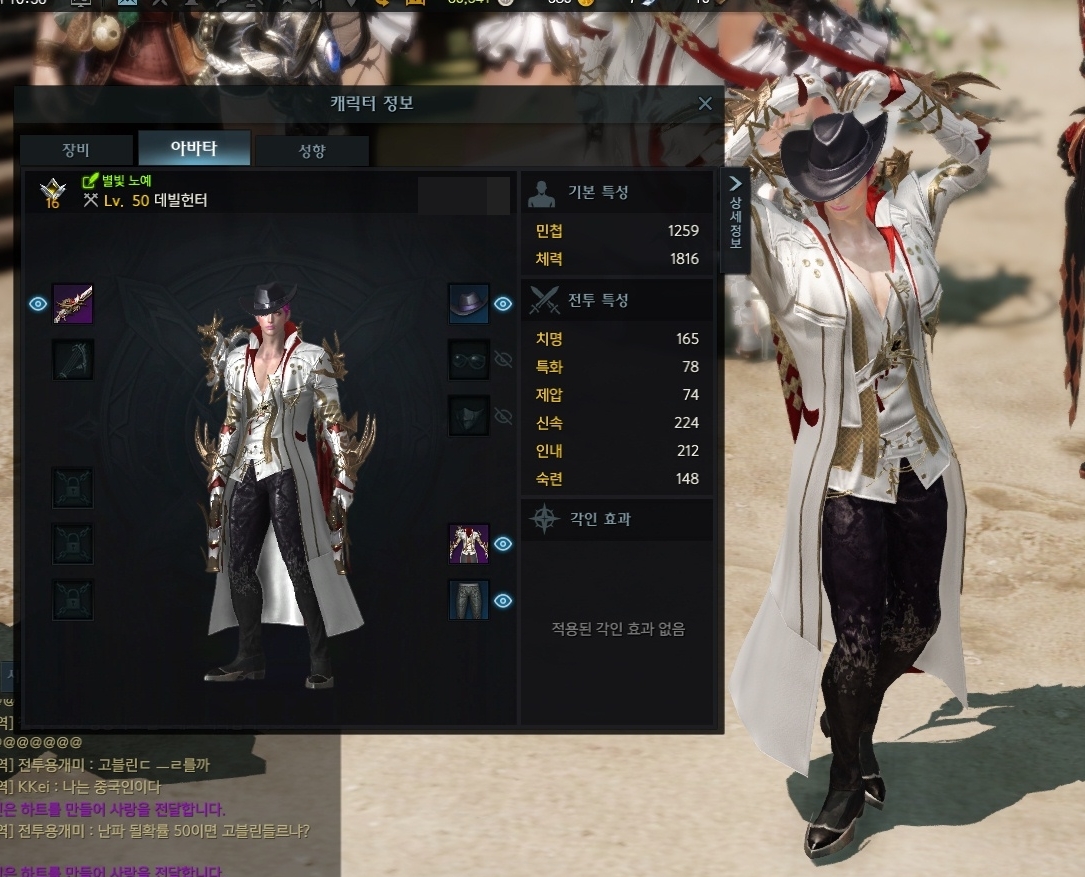Toggle pants avatar visibility eye
The width and height of the screenshot is (1085, 877).
(x=503, y=600)
